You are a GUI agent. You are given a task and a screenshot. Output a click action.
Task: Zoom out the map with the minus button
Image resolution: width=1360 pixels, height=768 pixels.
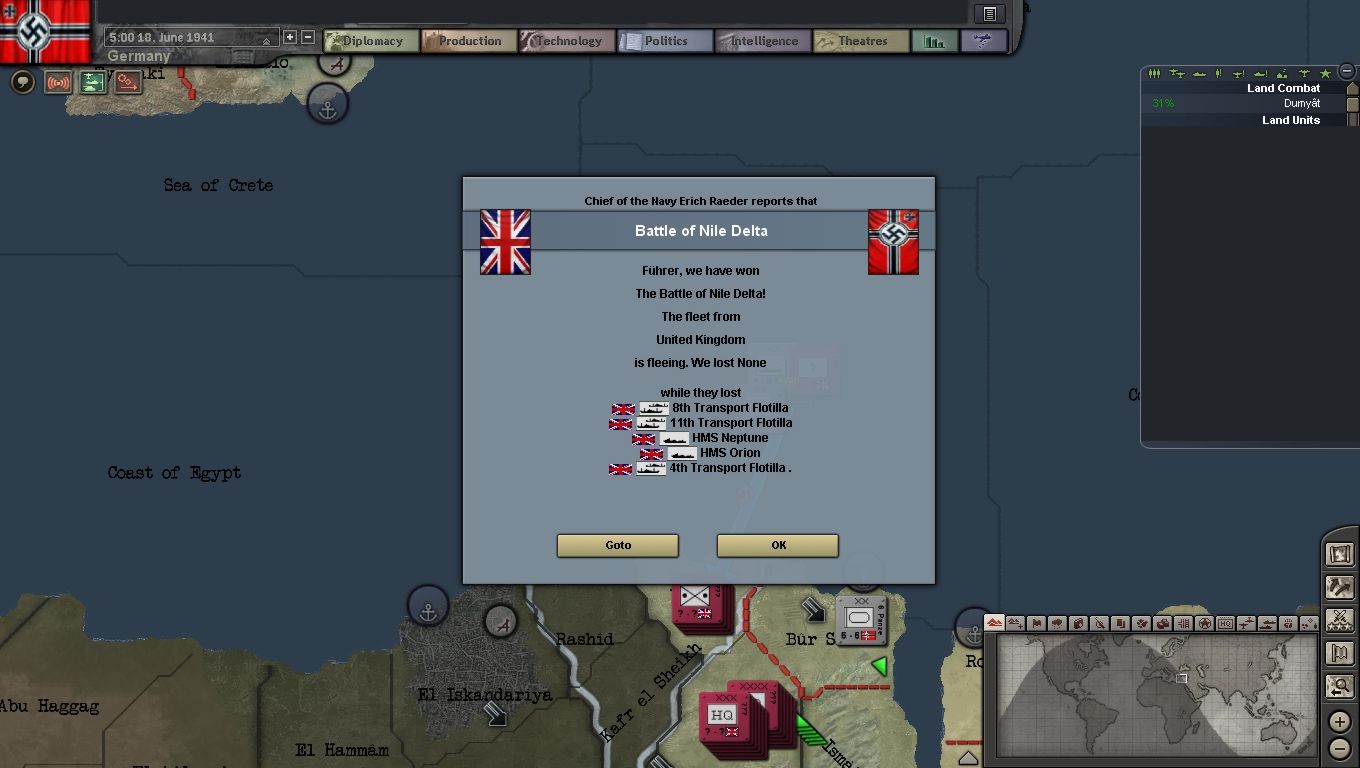[x=1339, y=748]
